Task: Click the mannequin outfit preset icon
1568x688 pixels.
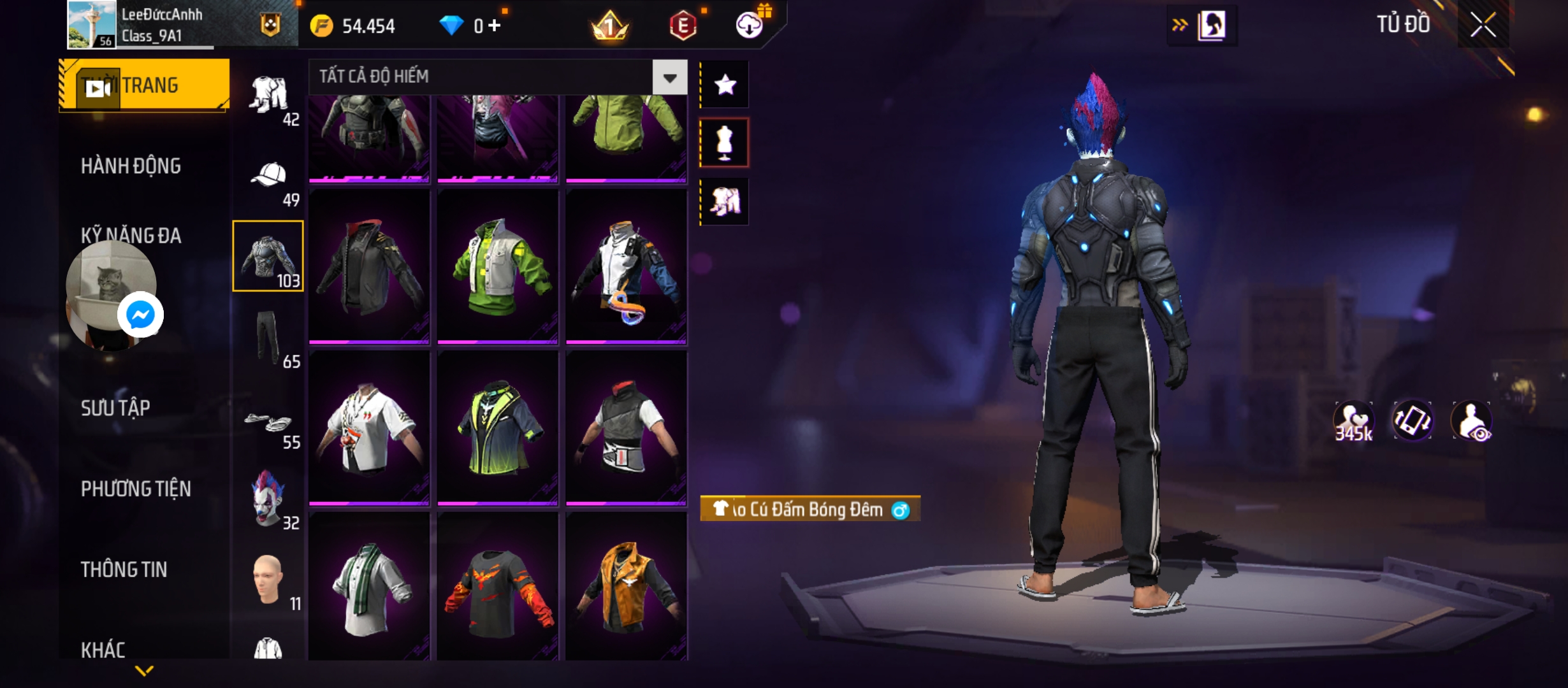Action: 725,143
